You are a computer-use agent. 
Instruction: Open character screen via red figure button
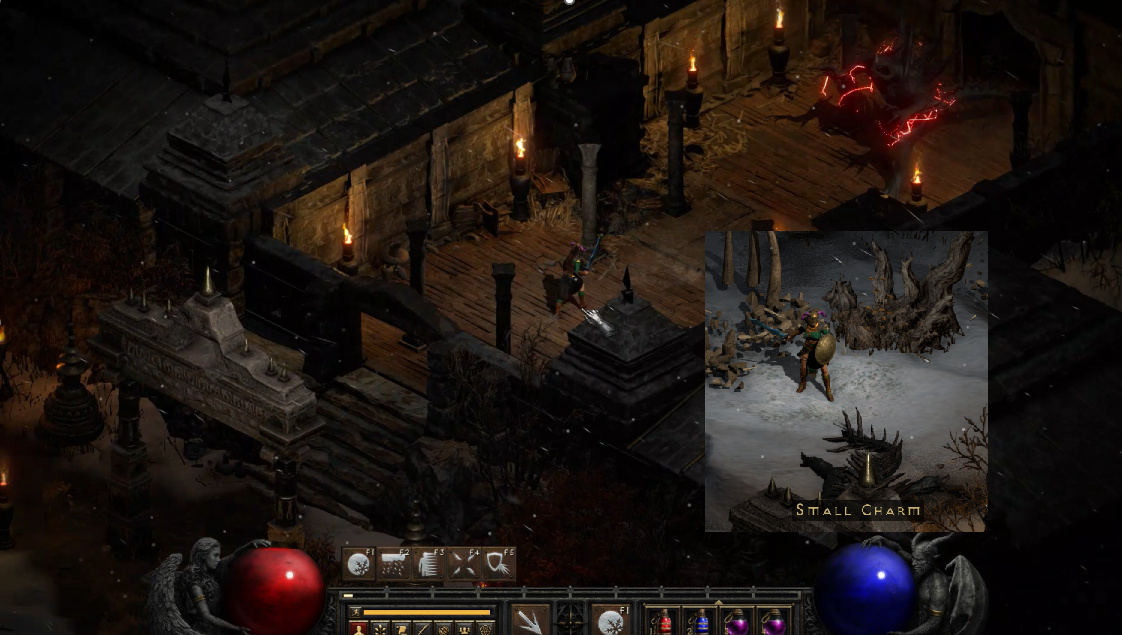pyautogui.click(x=357, y=629)
